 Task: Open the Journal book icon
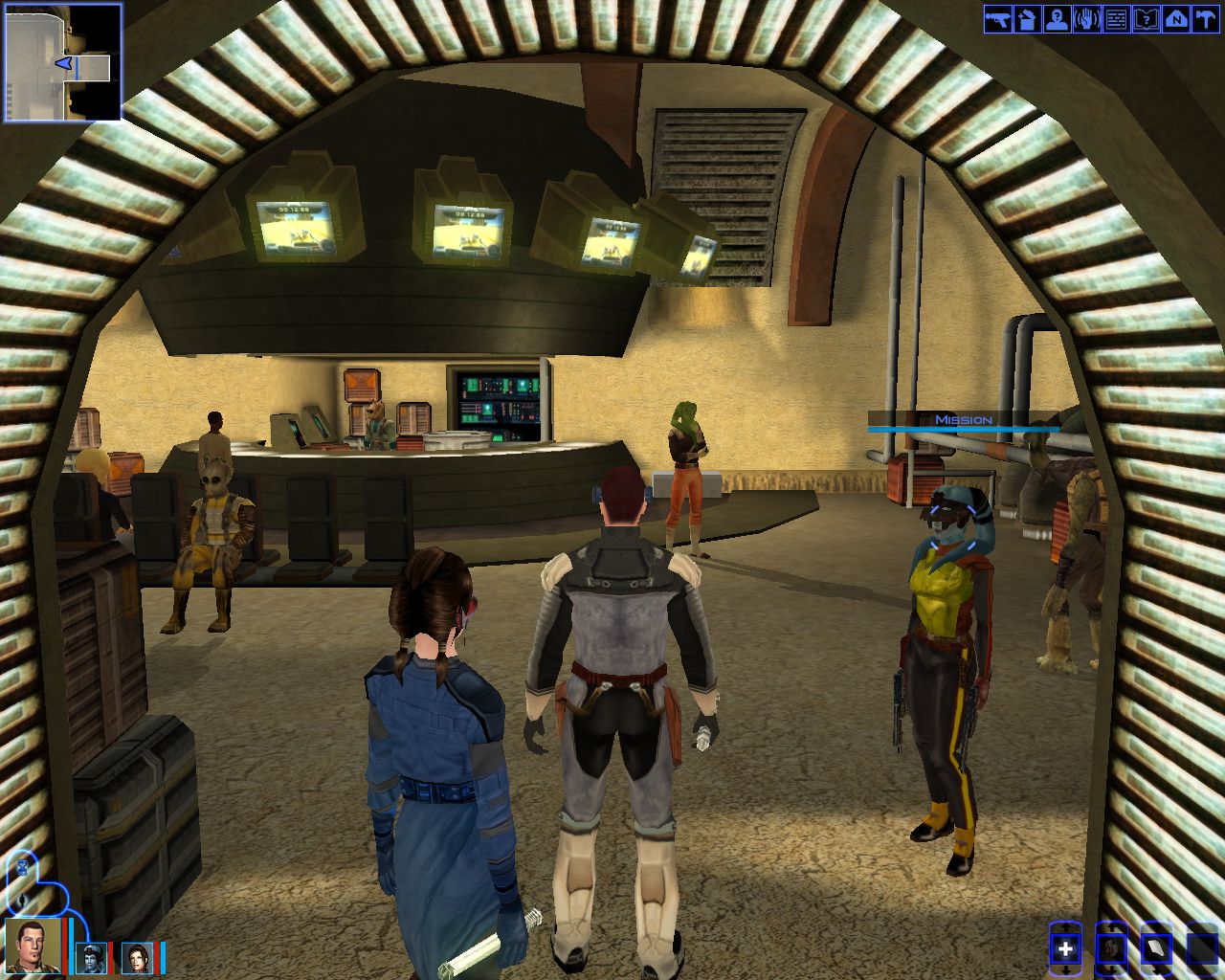click(1146, 19)
